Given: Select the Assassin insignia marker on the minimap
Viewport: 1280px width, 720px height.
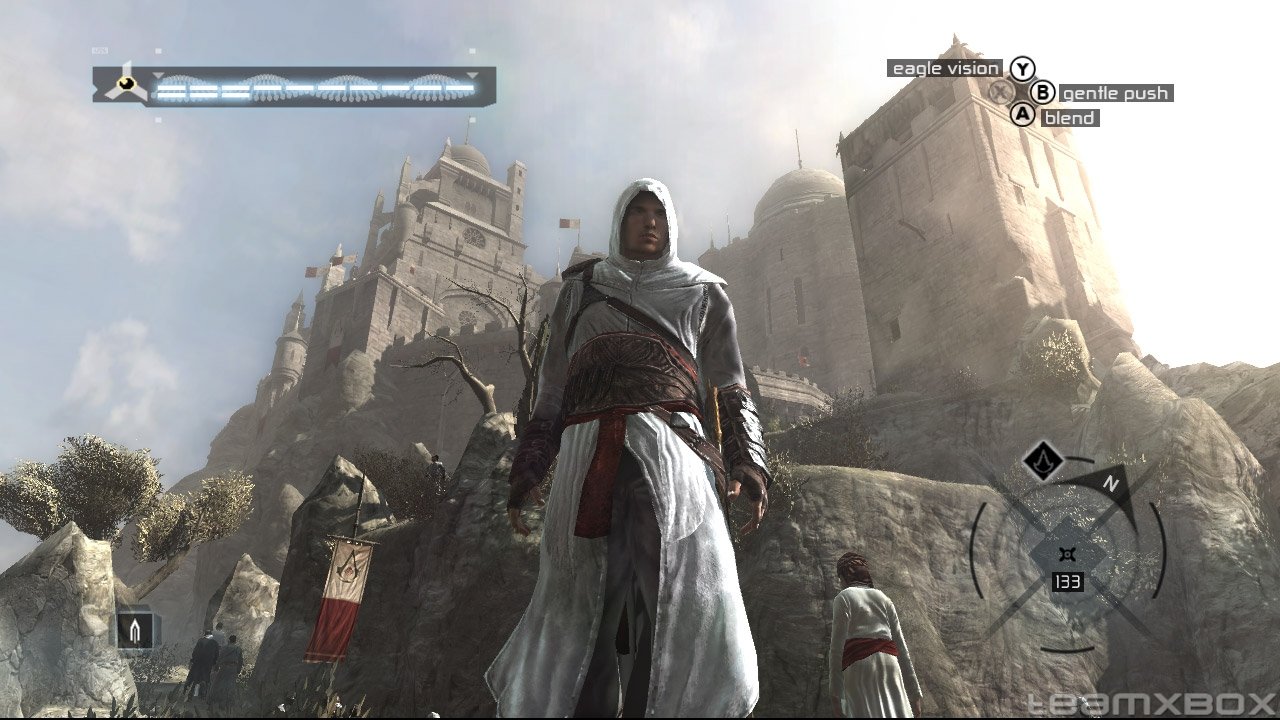Looking at the screenshot, I should (1043, 461).
